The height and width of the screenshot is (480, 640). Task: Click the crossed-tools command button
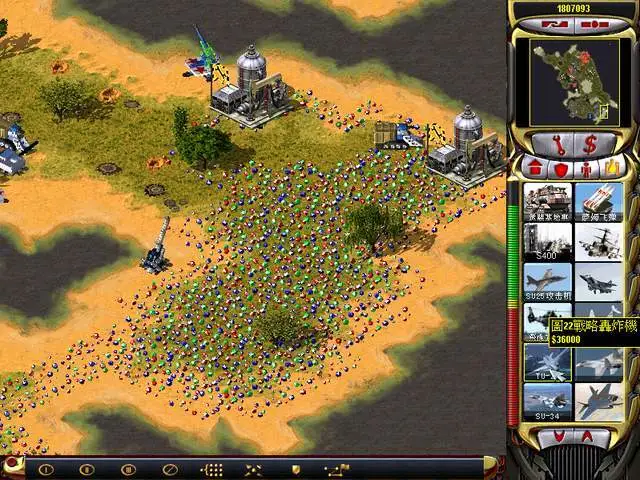253,468
